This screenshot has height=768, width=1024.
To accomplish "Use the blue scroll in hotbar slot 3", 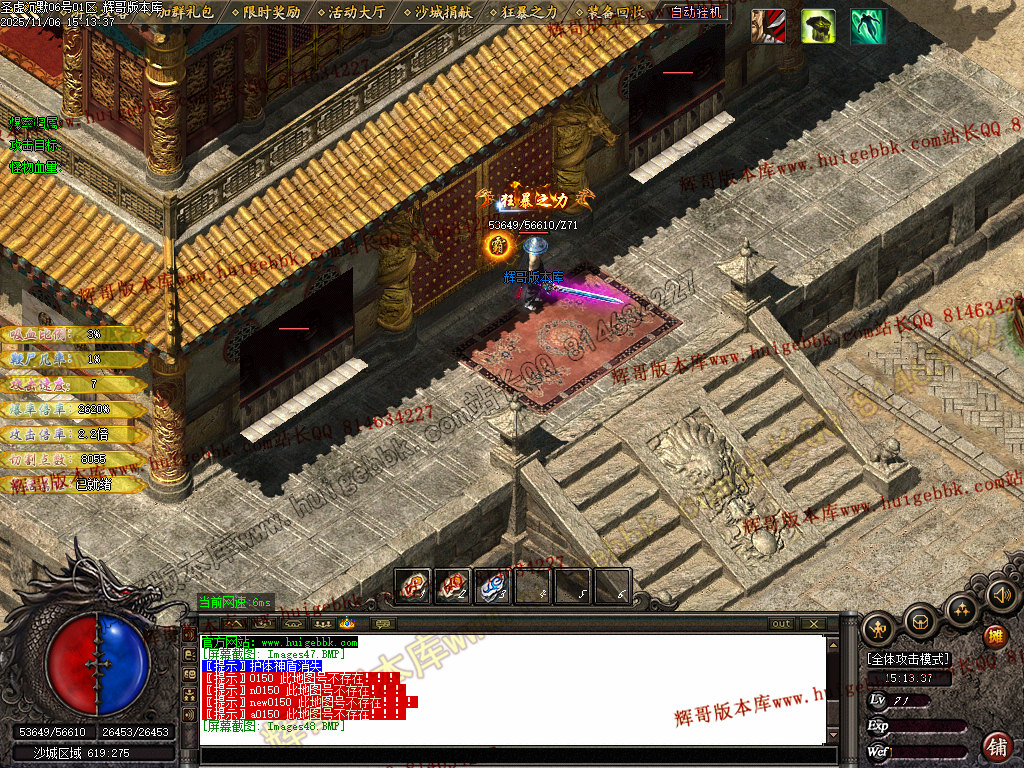I will point(493,586).
